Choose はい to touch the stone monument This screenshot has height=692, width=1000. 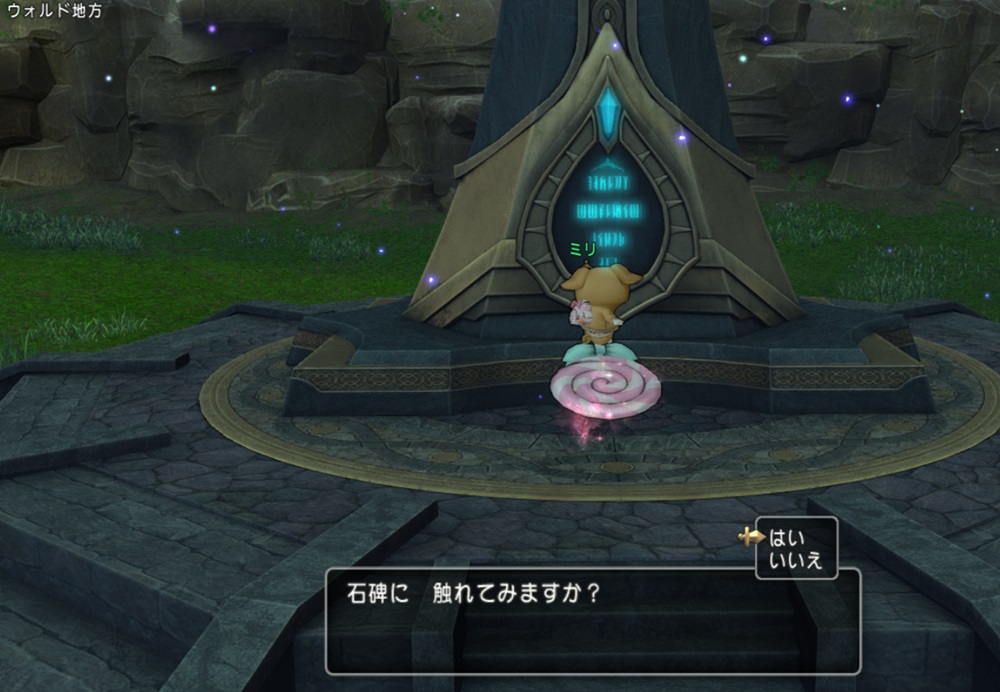[786, 537]
